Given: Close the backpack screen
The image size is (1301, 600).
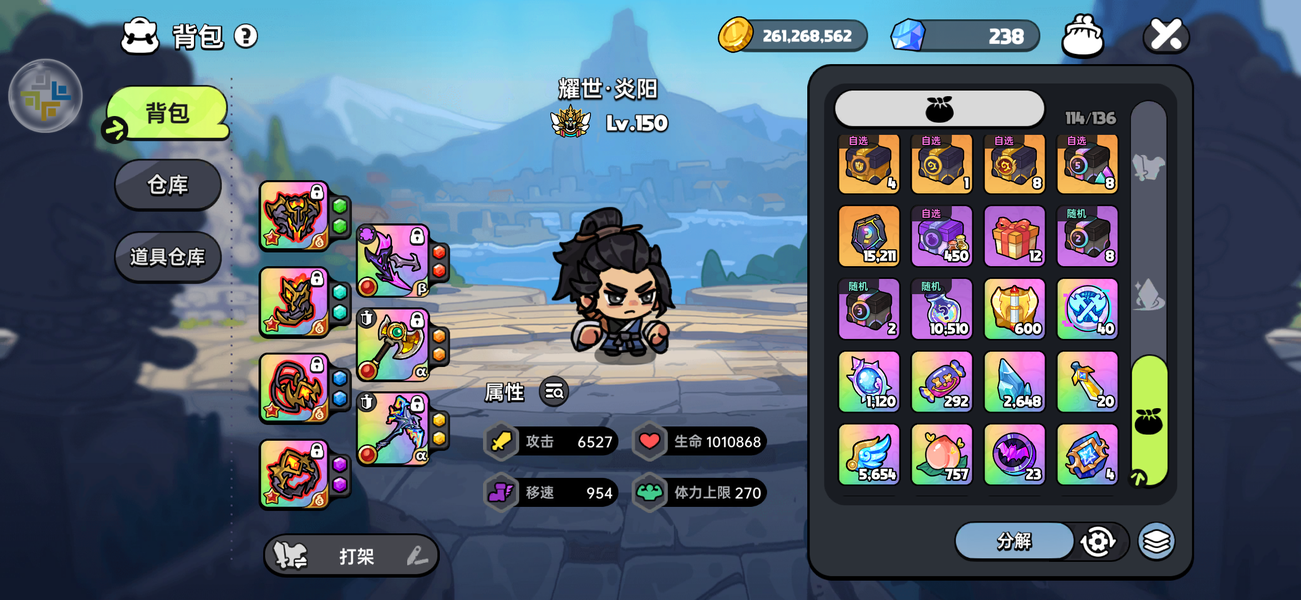Looking at the screenshot, I should pyautogui.click(x=1166, y=35).
